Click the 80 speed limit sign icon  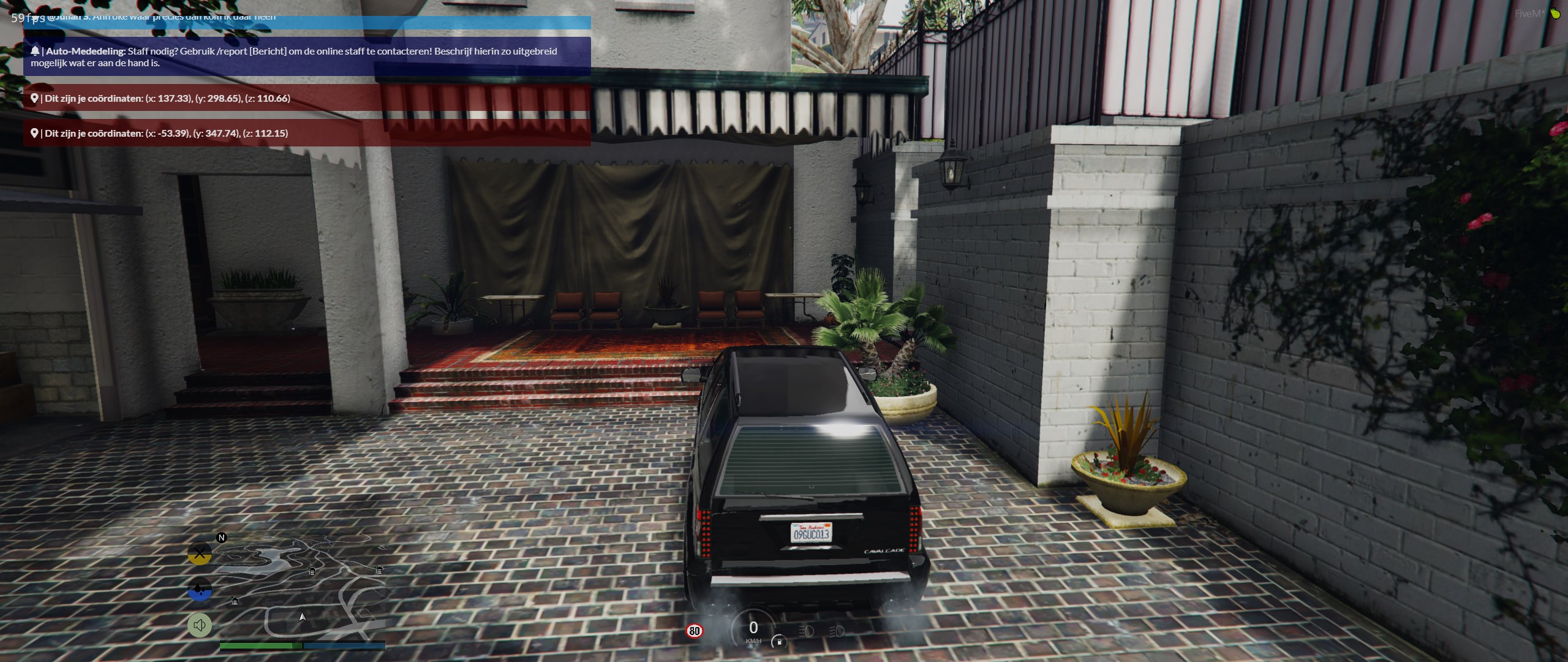pos(694,631)
